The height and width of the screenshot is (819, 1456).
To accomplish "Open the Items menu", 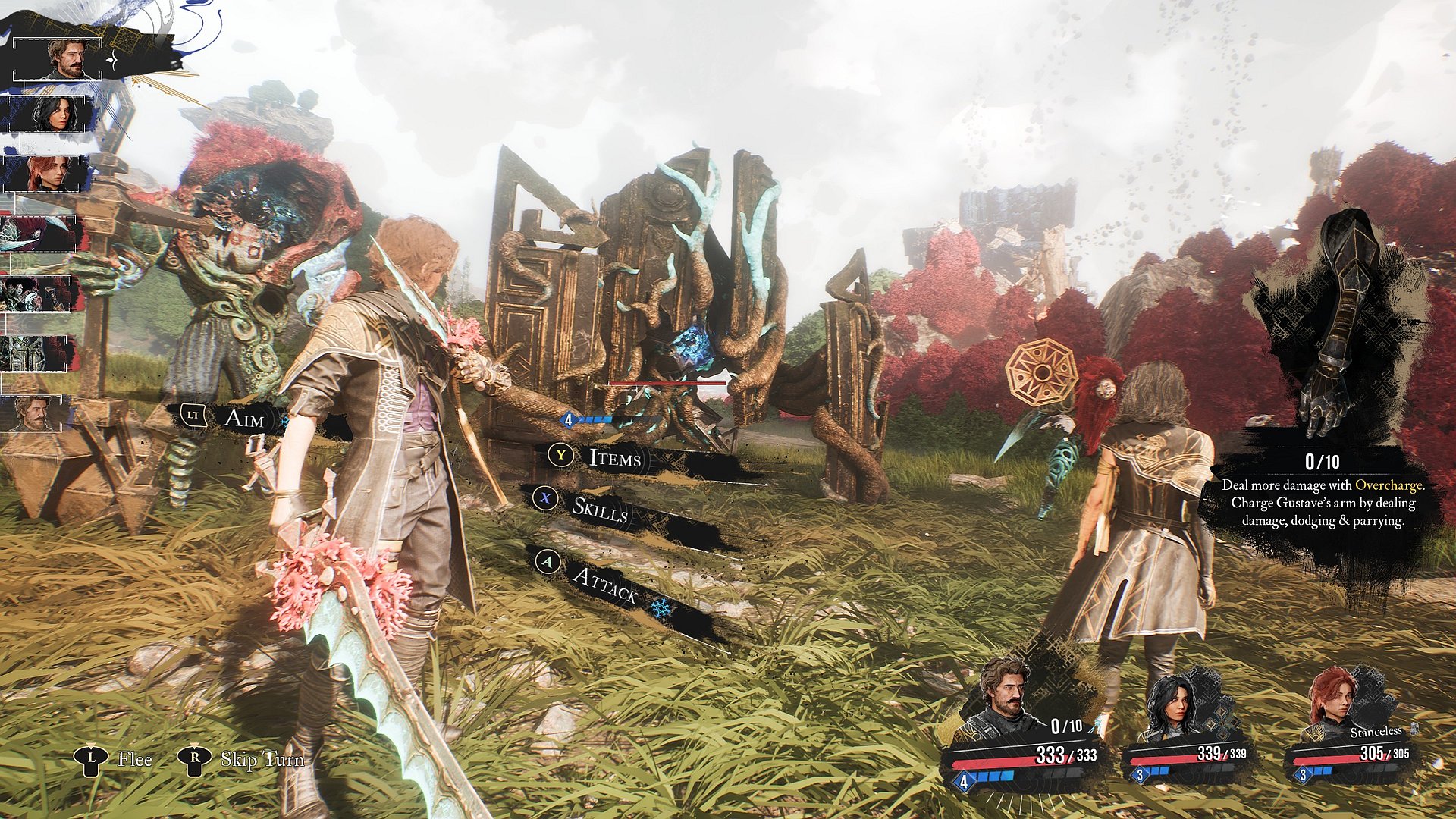I will tap(614, 457).
